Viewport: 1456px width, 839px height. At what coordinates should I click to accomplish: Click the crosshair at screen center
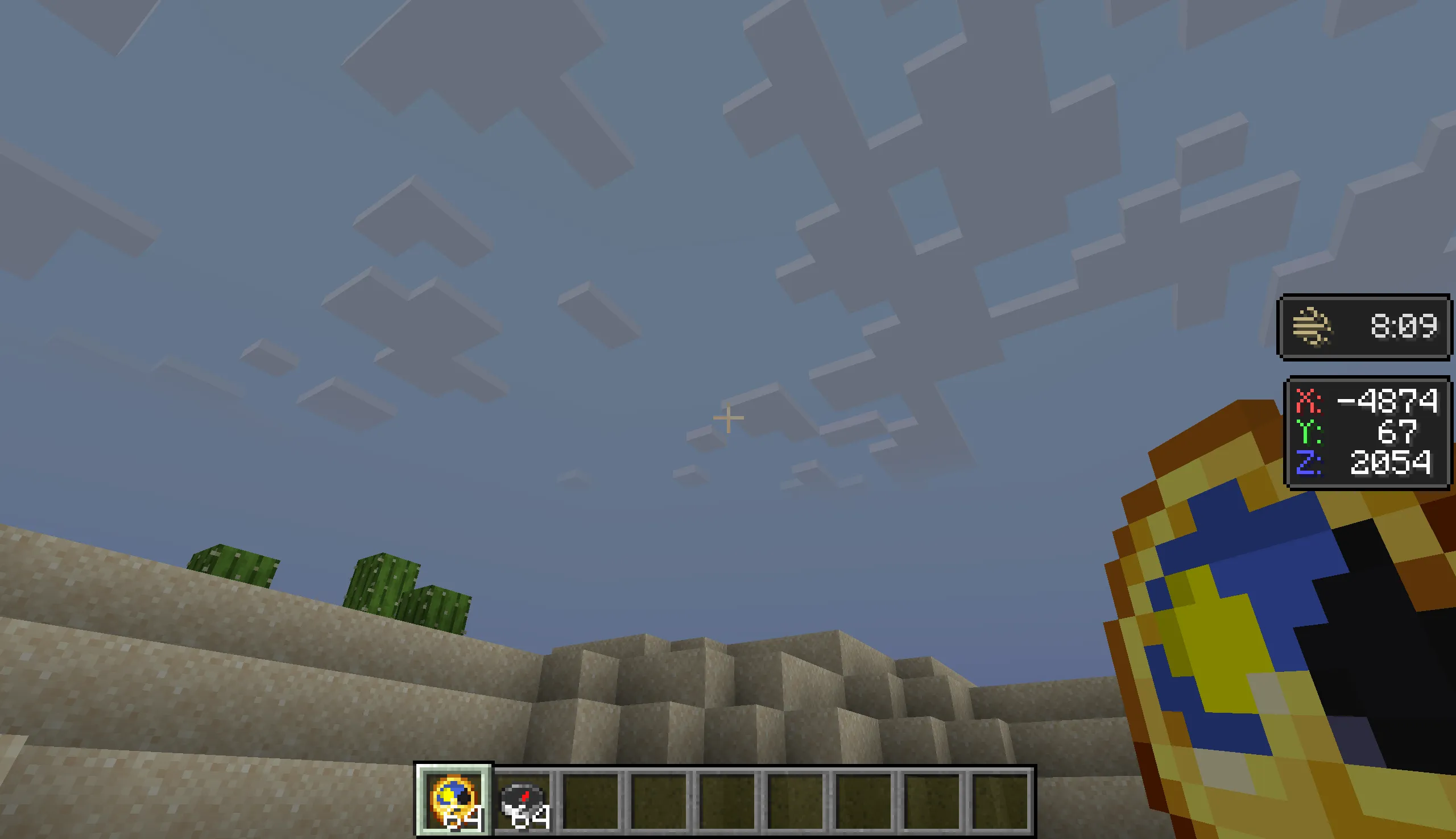(728, 417)
